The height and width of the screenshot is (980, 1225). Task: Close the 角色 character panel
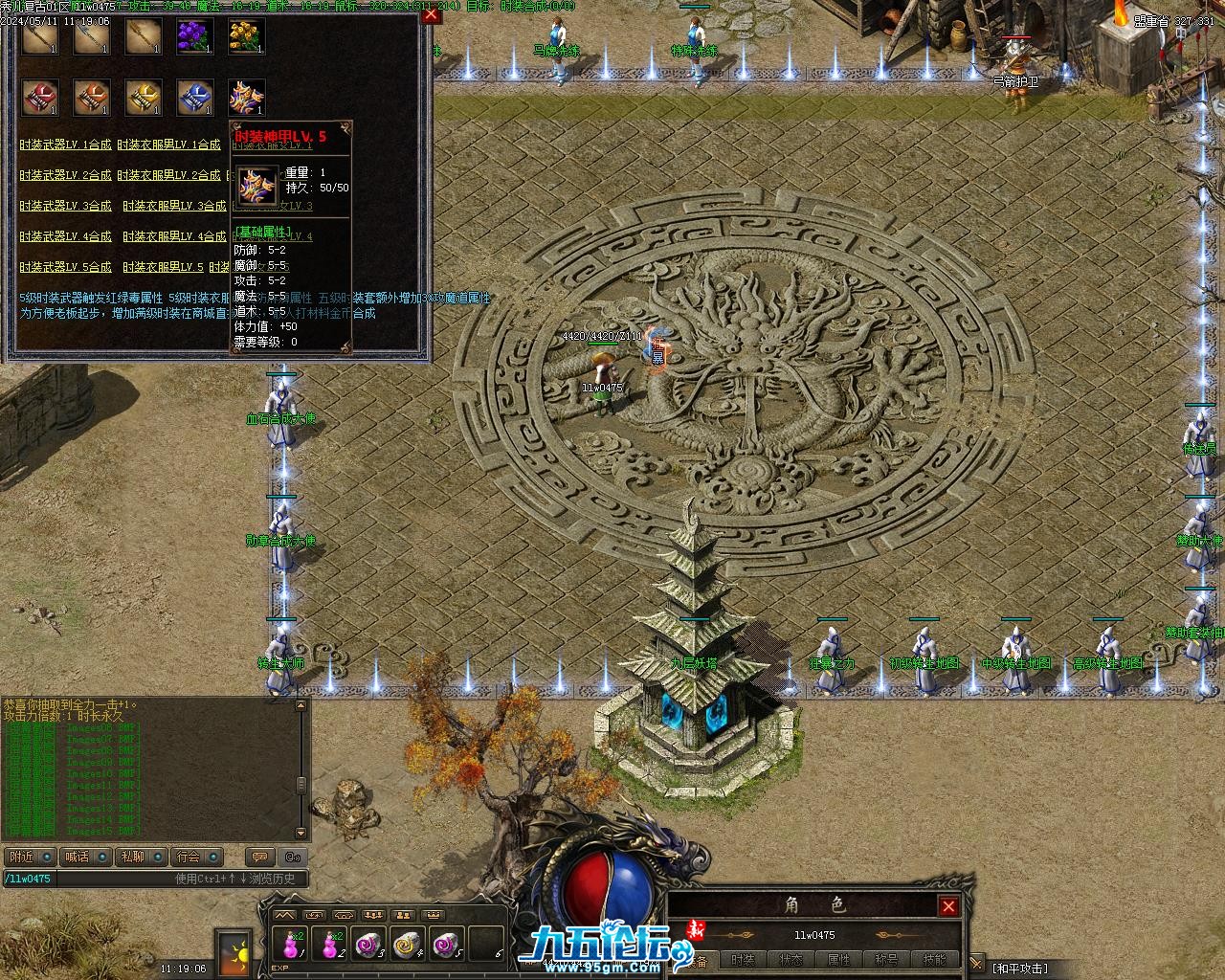point(948,906)
